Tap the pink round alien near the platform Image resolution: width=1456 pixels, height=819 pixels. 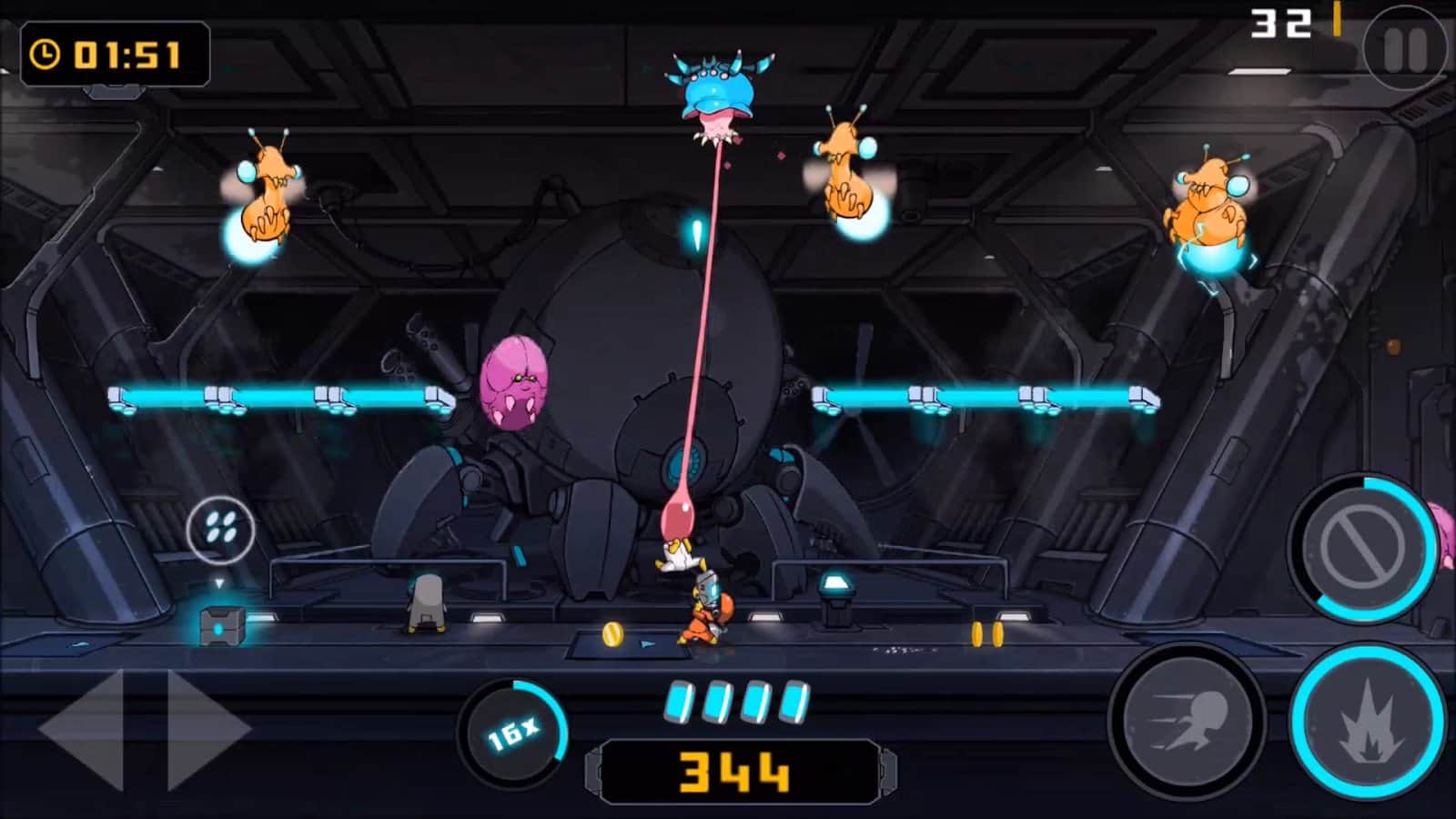point(515,382)
